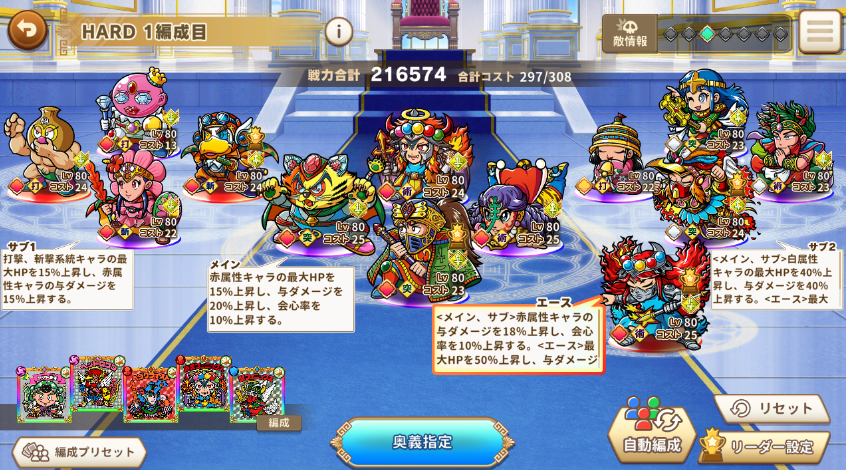
Task: Open the 敵情報 enemy info panel
Action: click(x=628, y=34)
